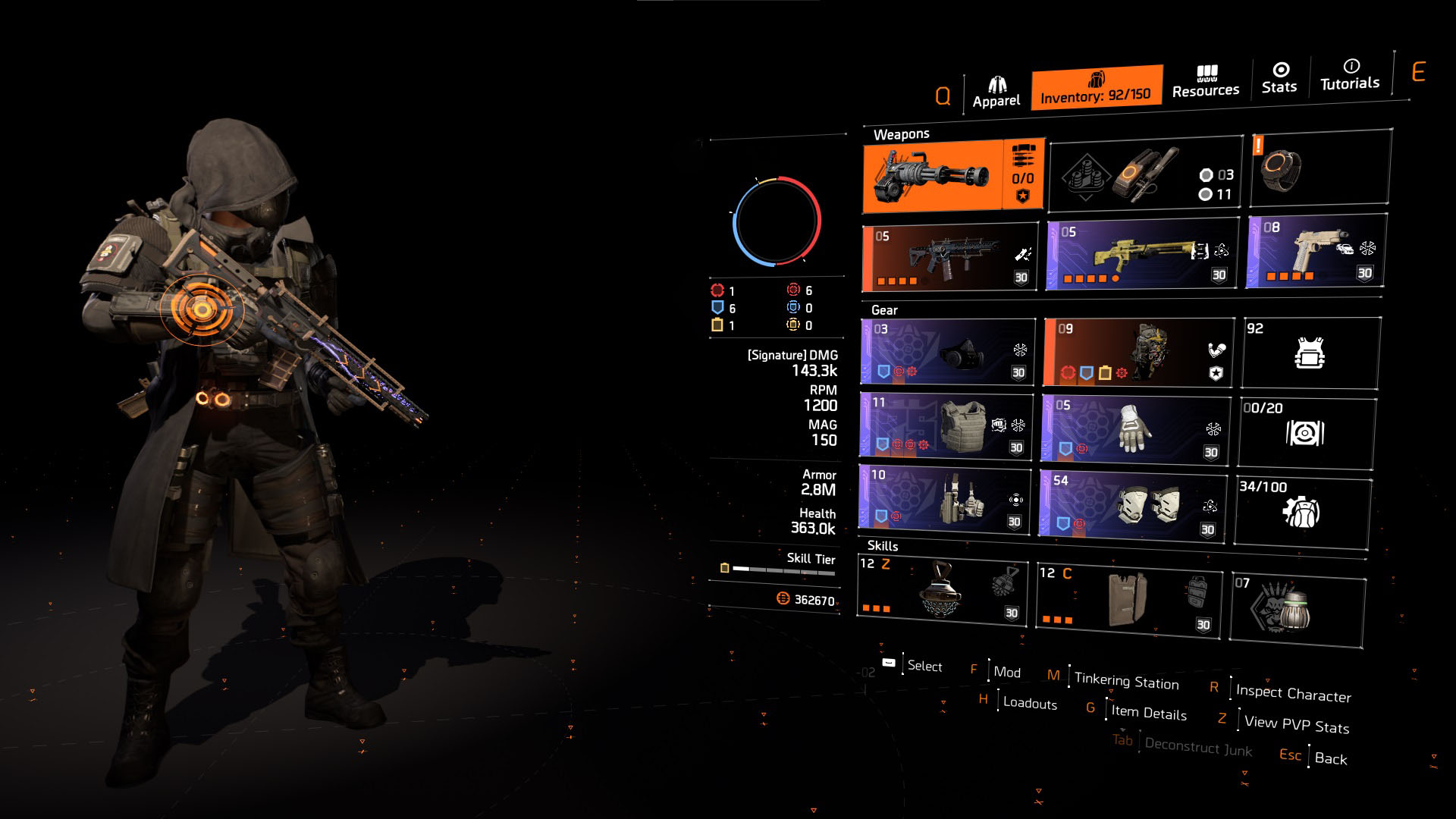1456x819 pixels.
Task: Open the Resources tab
Action: (1206, 82)
